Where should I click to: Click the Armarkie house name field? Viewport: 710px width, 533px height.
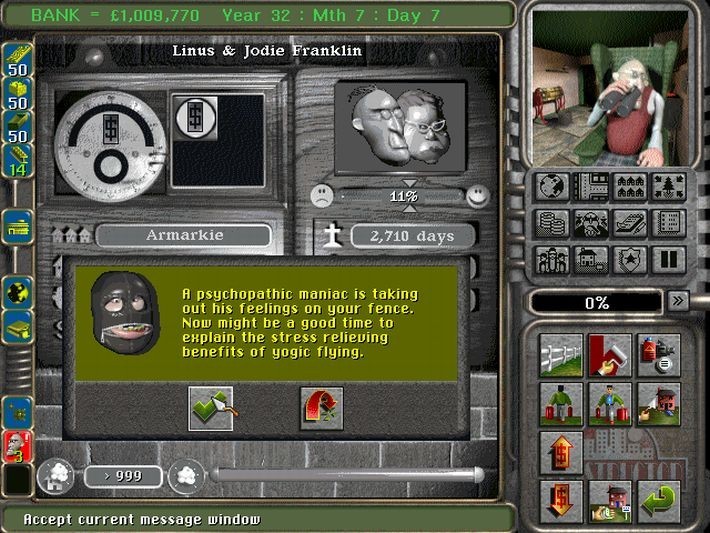click(183, 236)
